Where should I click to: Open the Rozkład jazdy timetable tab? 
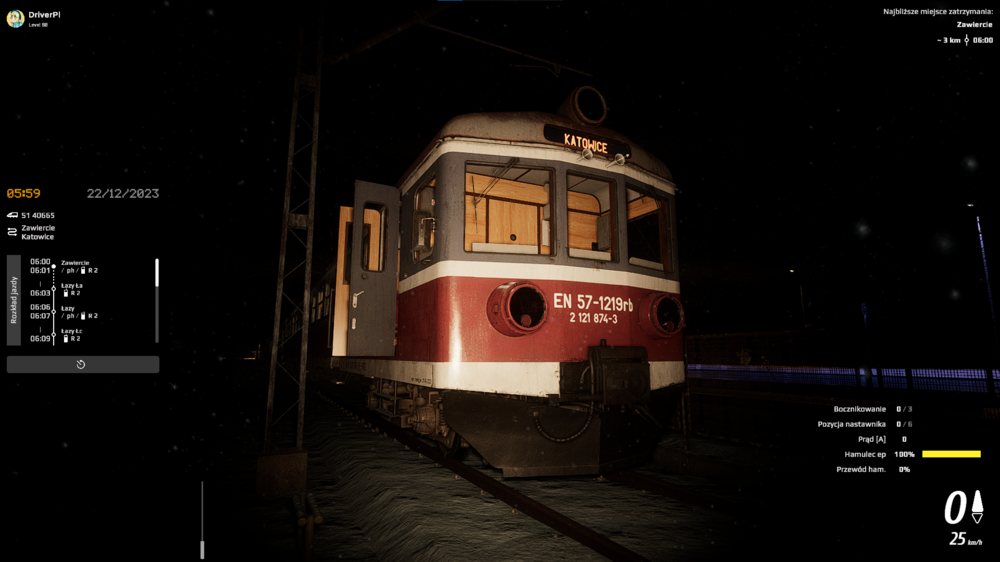[x=14, y=300]
